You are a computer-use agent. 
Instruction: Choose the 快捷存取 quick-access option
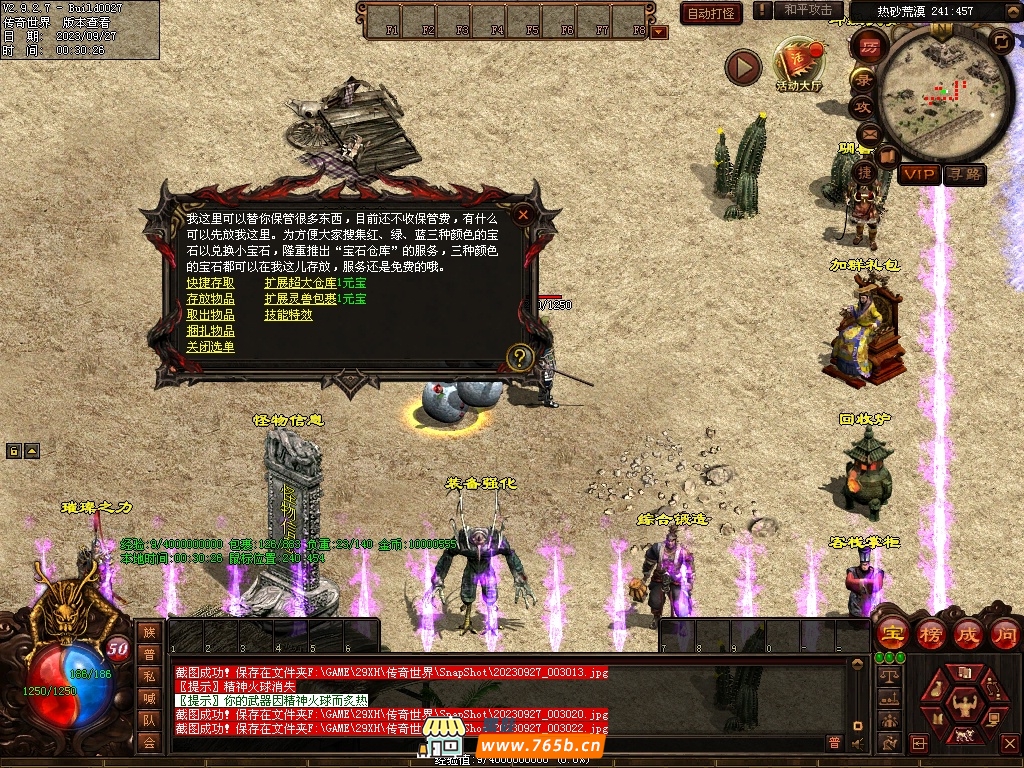[210, 283]
